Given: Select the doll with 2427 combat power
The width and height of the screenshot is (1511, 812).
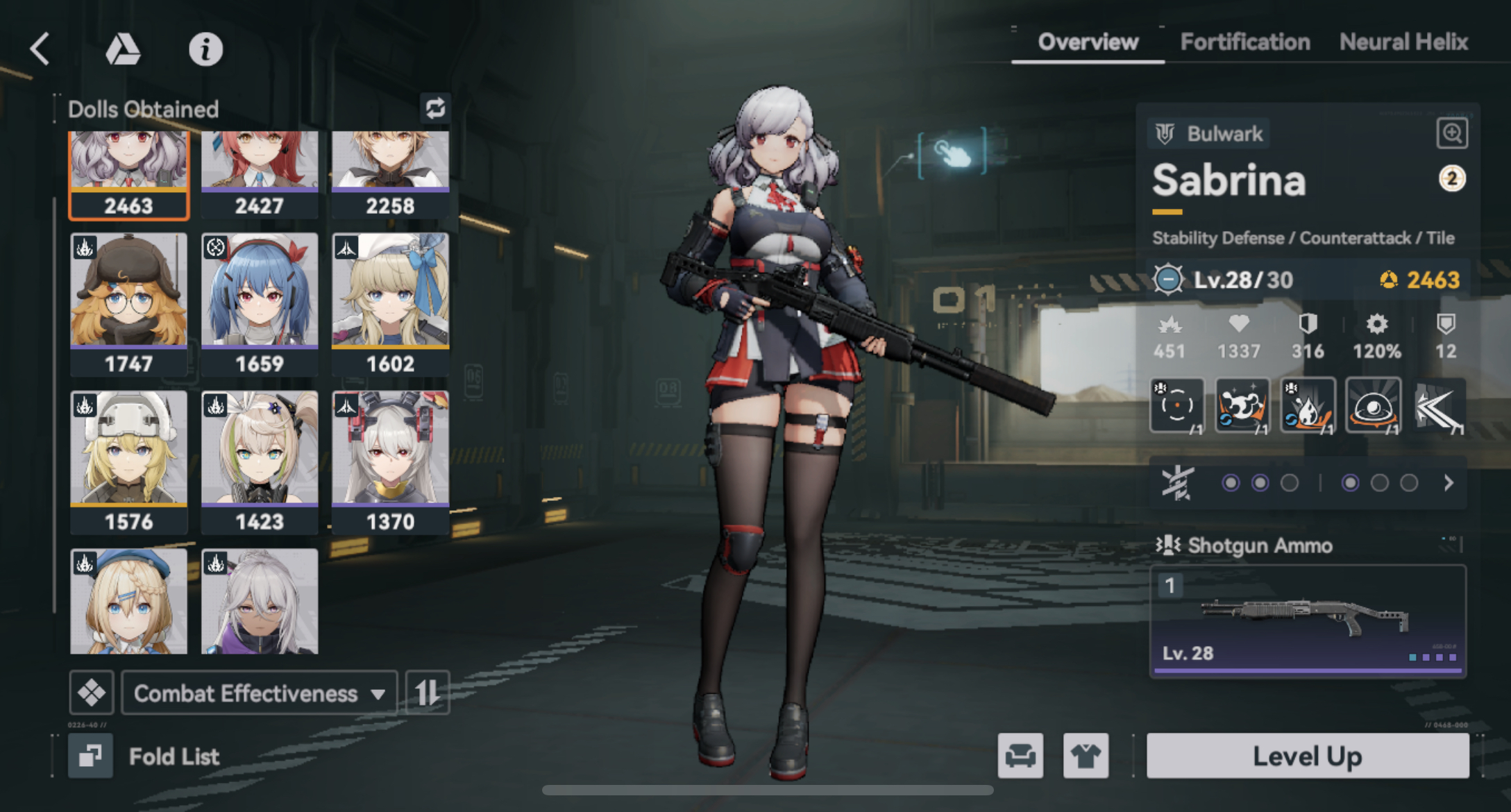Looking at the screenshot, I should click(x=260, y=174).
